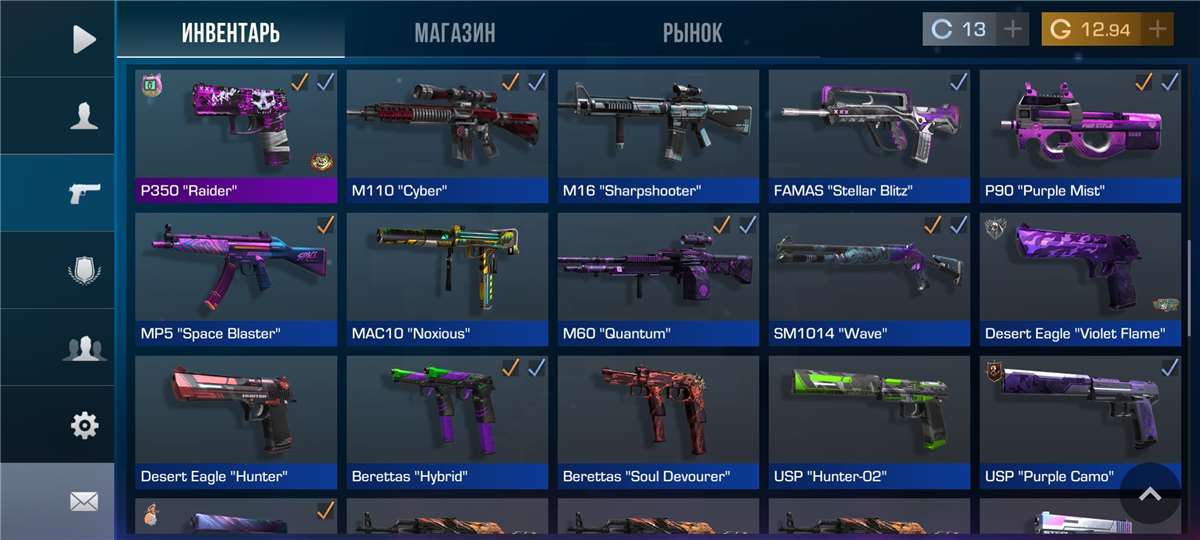Open the mail envelope icon

click(x=84, y=501)
